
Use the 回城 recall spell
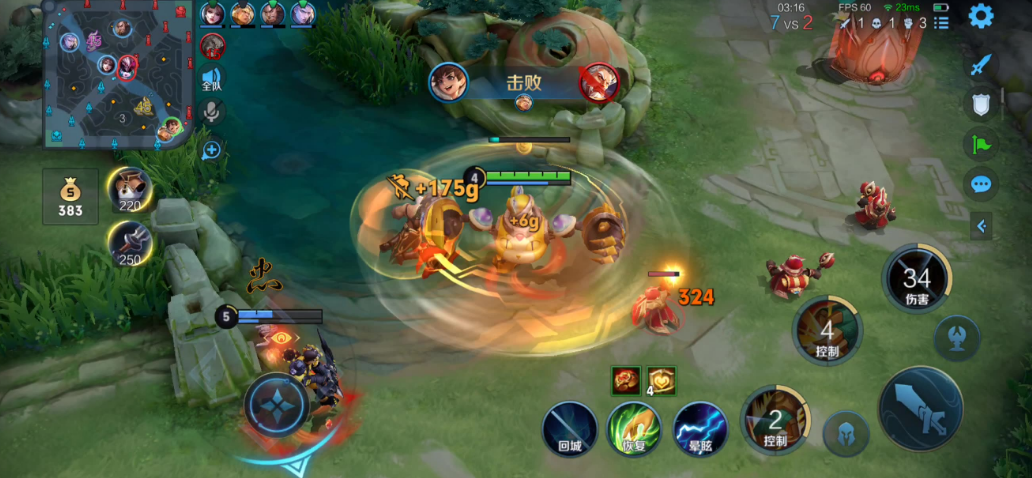pyautogui.click(x=569, y=430)
